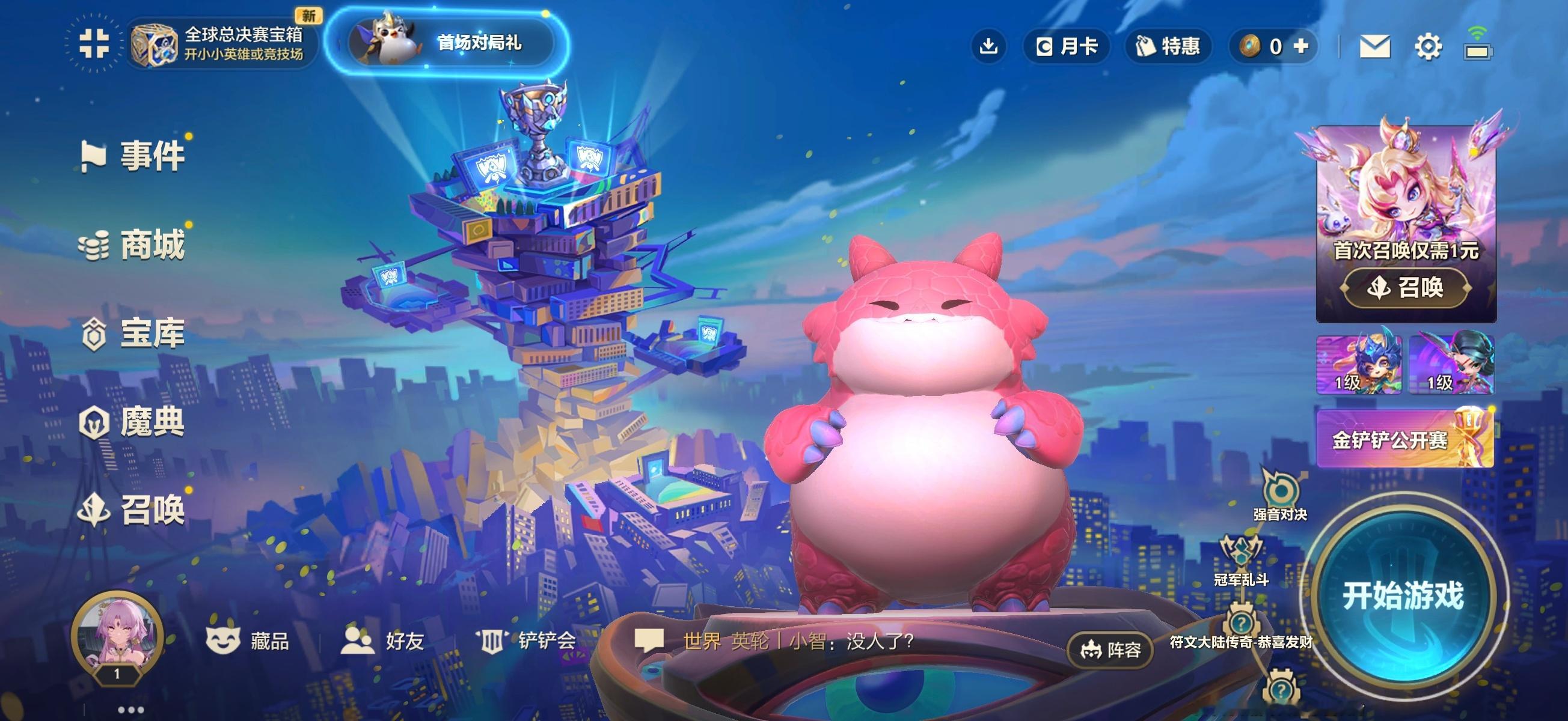Image resolution: width=1568 pixels, height=721 pixels.
Task: Open the 魔典 grimoire menu
Action: tap(134, 422)
